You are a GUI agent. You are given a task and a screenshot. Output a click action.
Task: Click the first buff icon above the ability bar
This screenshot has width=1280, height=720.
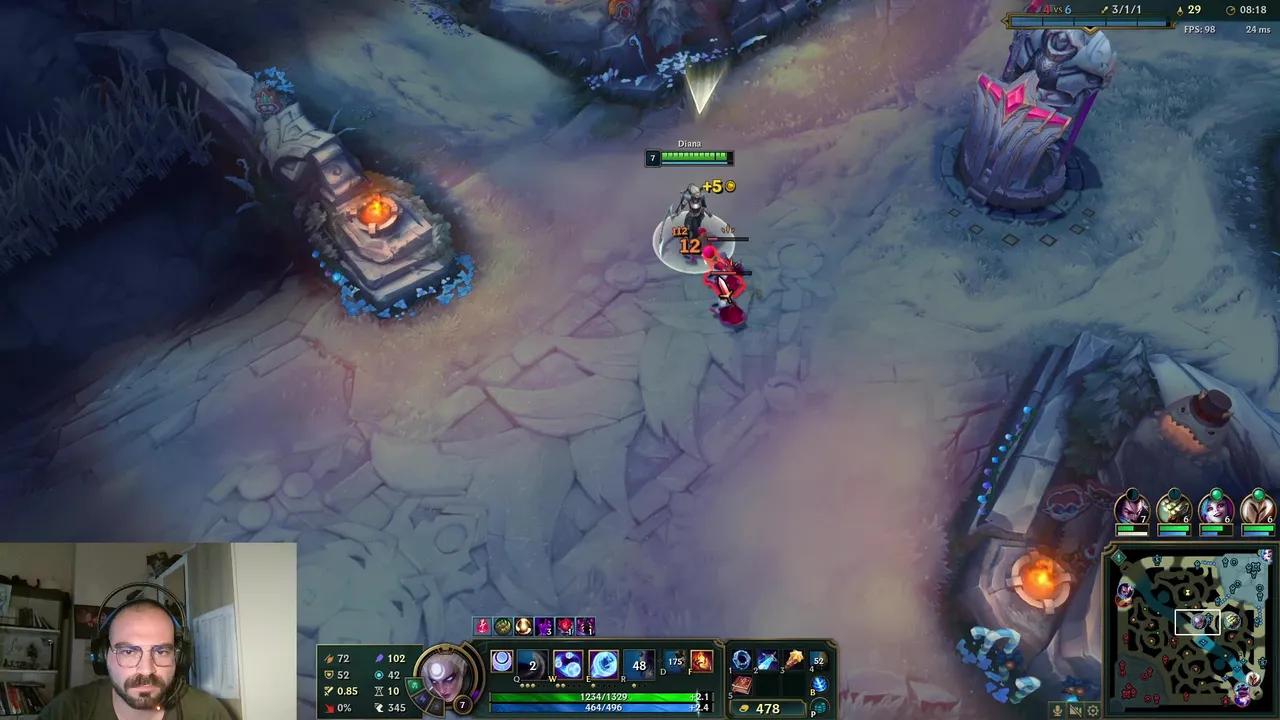(x=480, y=626)
